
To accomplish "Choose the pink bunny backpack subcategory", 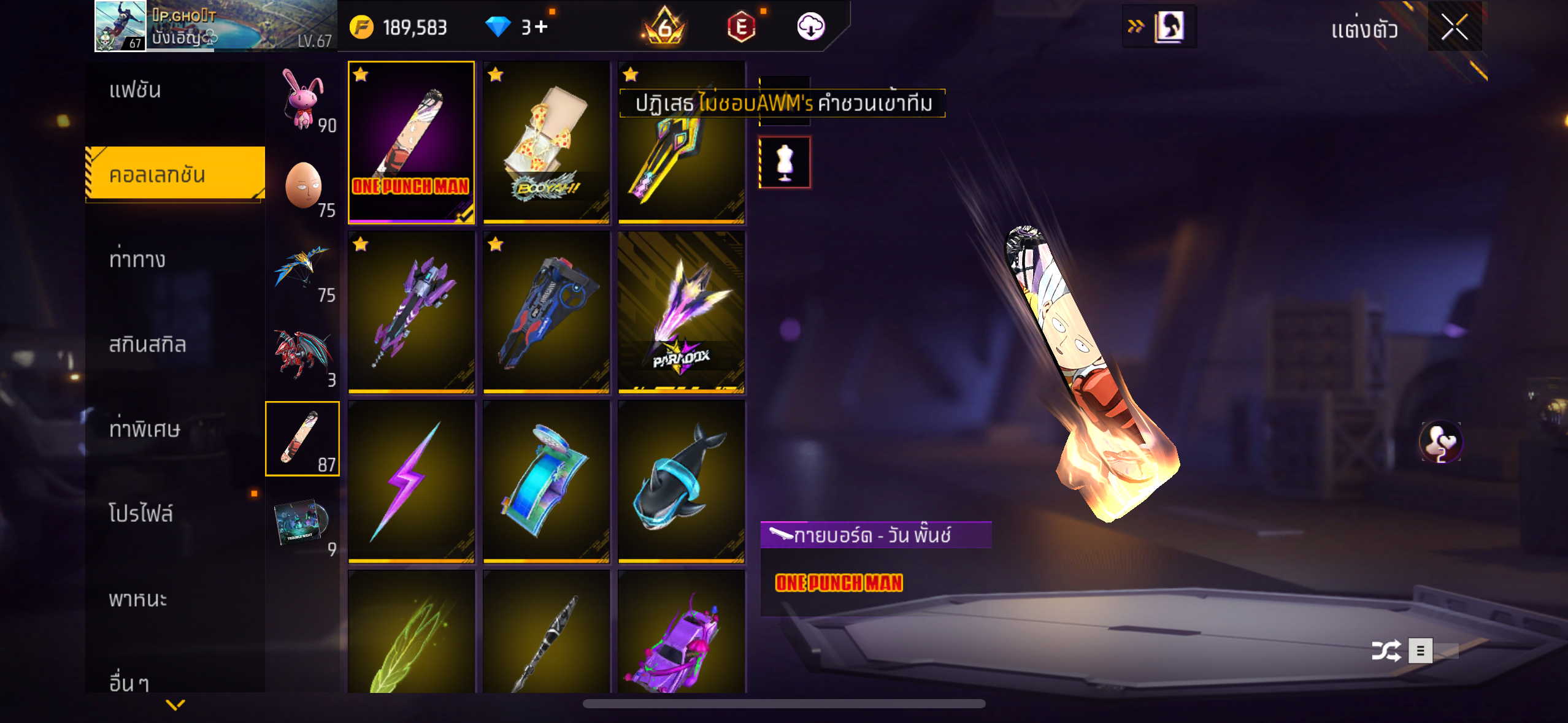I will click(x=302, y=99).
